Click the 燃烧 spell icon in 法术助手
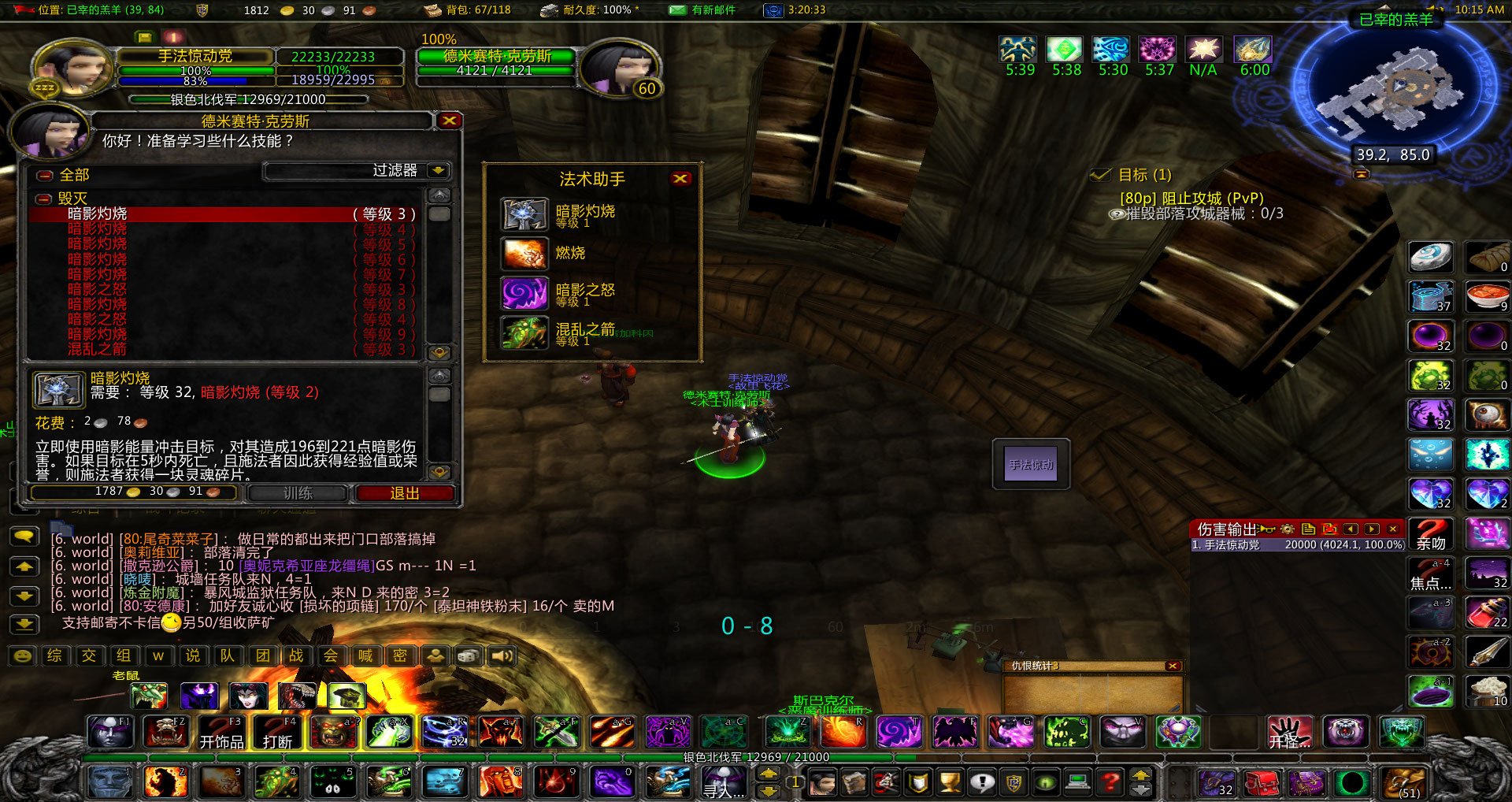Viewport: 1512px width, 802px height. [524, 254]
